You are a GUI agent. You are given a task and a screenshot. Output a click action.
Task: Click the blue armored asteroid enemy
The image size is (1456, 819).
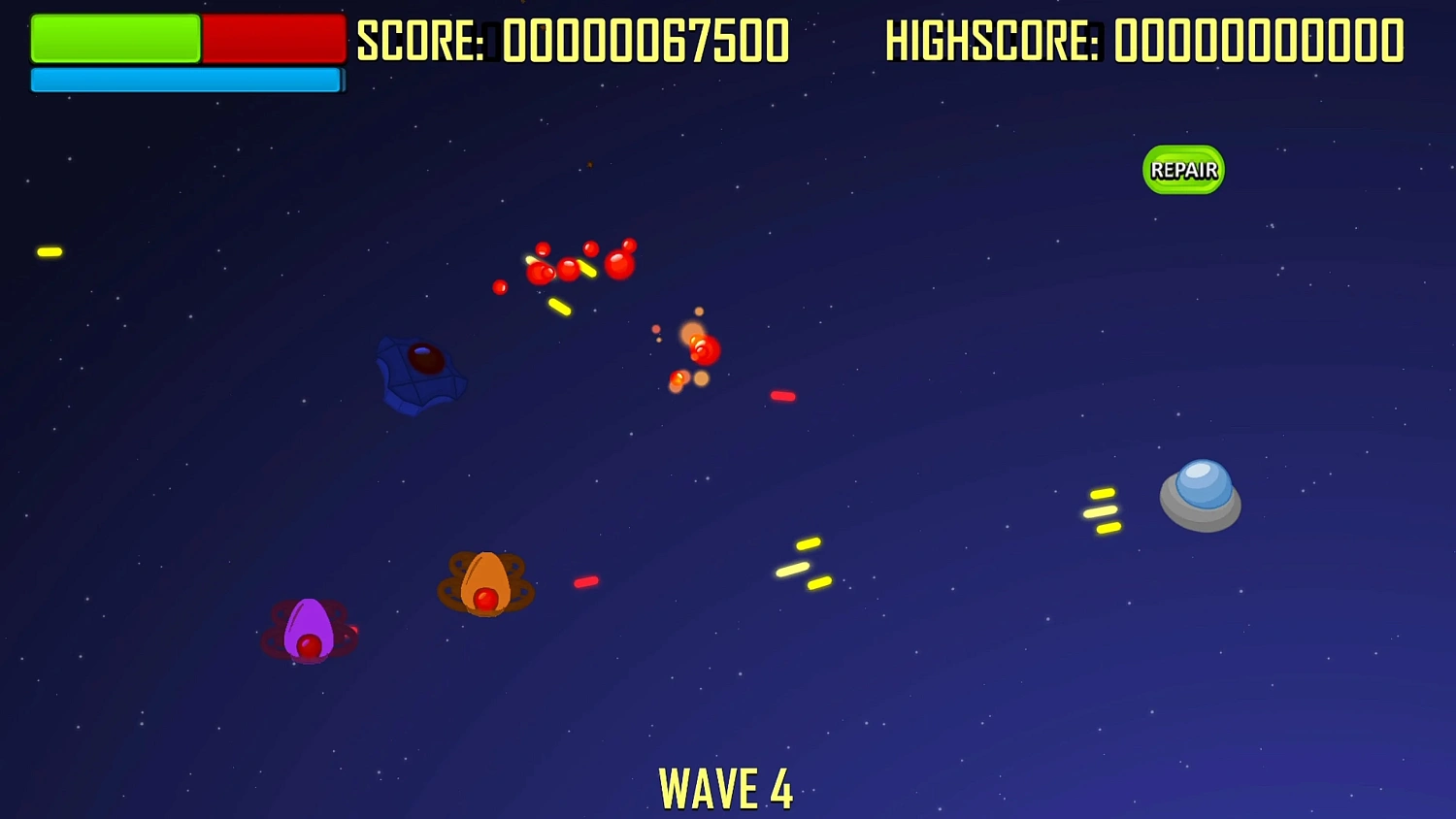419,374
